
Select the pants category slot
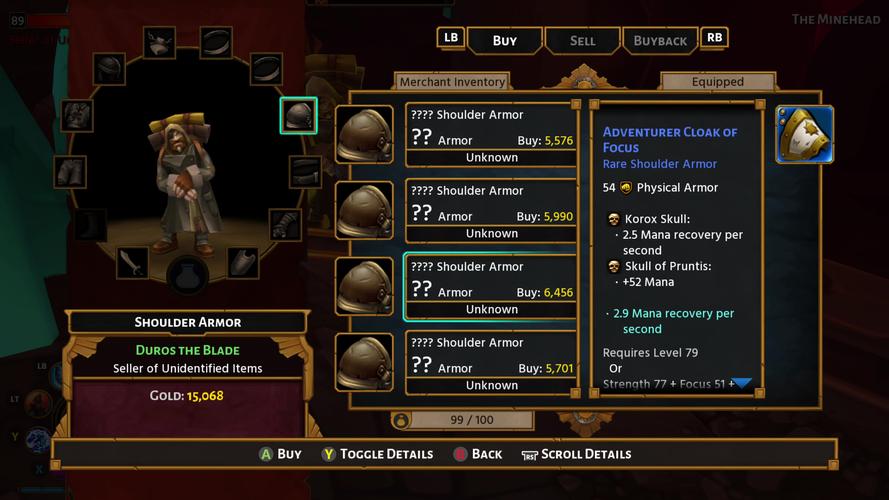[x=71, y=172]
